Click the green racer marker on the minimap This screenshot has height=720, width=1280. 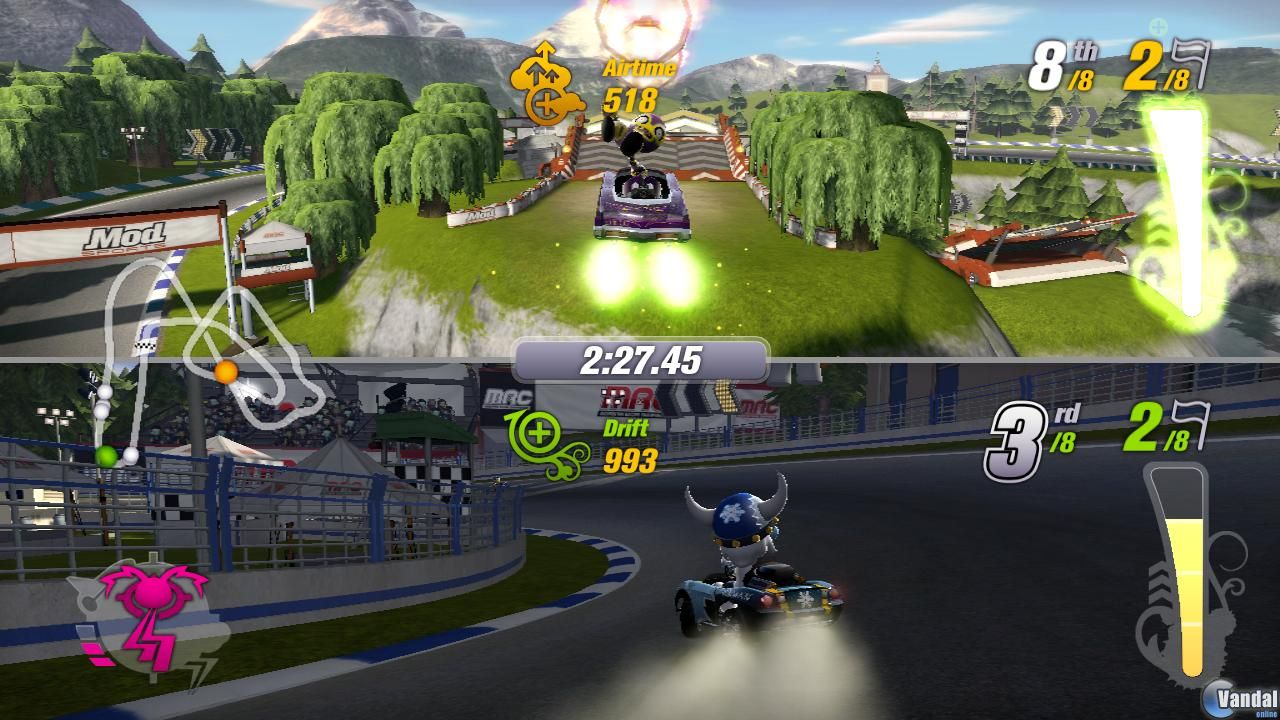(106, 456)
